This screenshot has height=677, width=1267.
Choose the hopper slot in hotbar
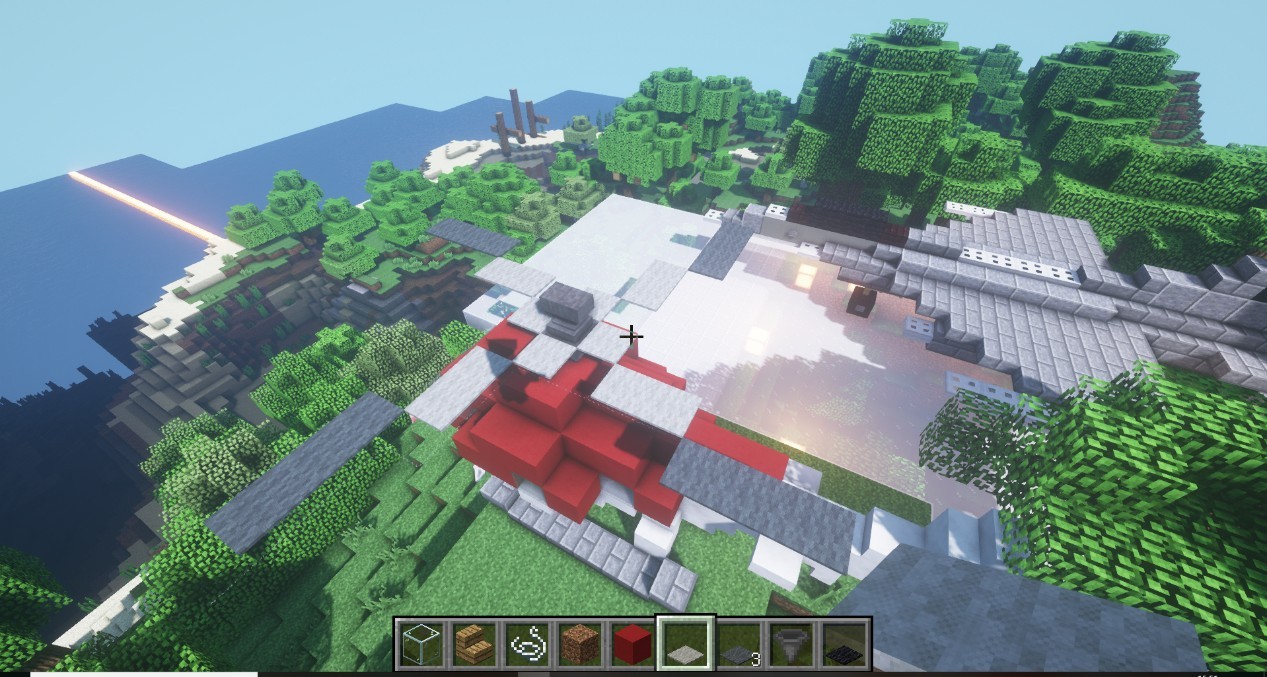[791, 644]
